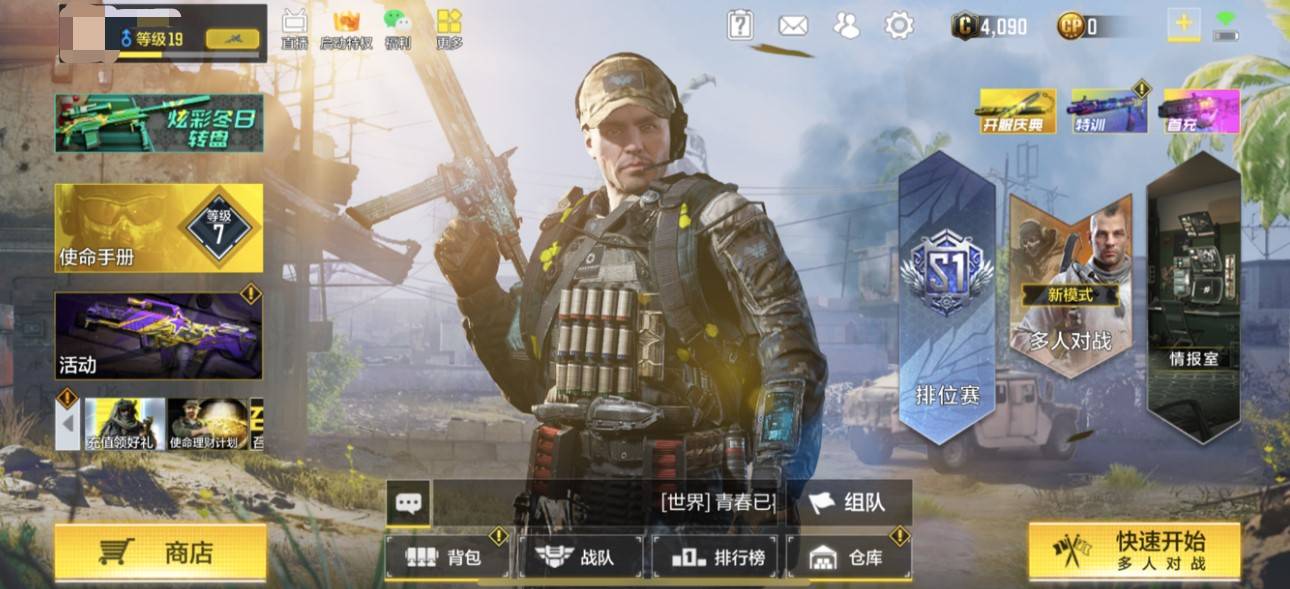Image resolution: width=1290 pixels, height=589 pixels.
Task: Open the 背包 loadout menu
Action: (447, 557)
